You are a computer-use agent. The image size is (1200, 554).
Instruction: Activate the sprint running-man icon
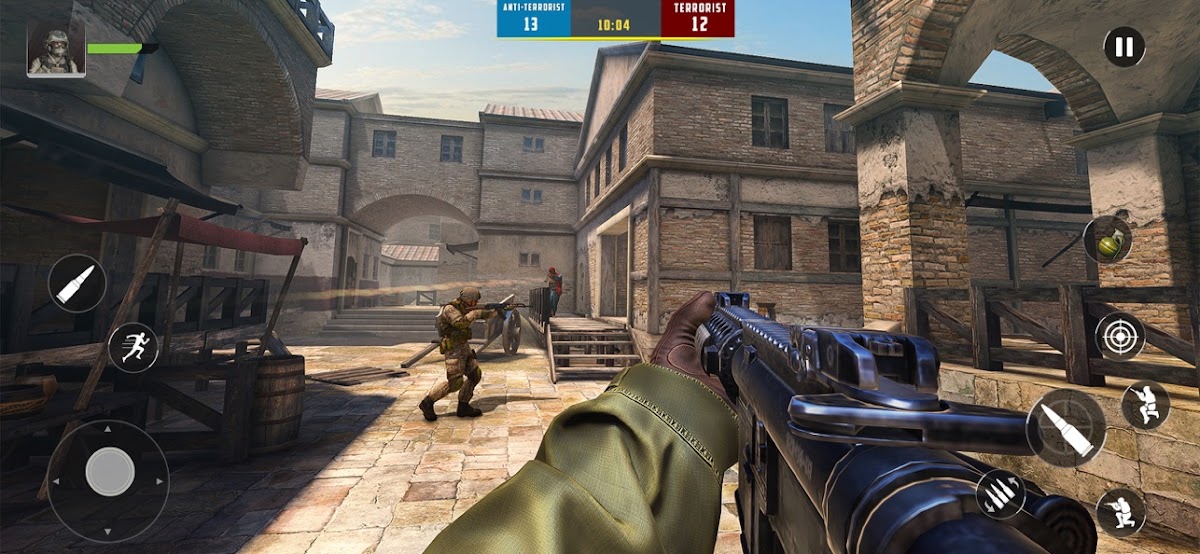tap(133, 347)
